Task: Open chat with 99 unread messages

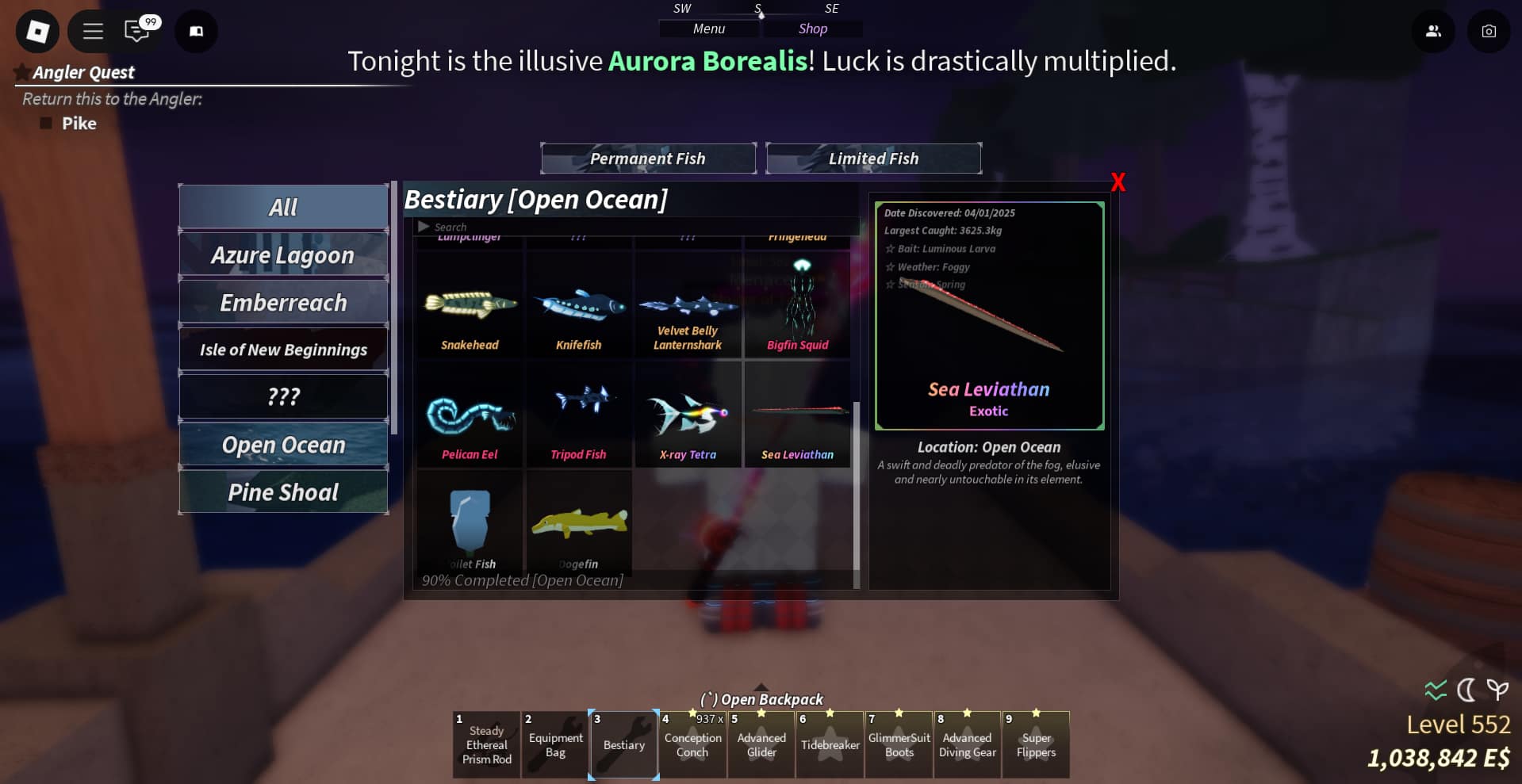Action: click(136, 31)
